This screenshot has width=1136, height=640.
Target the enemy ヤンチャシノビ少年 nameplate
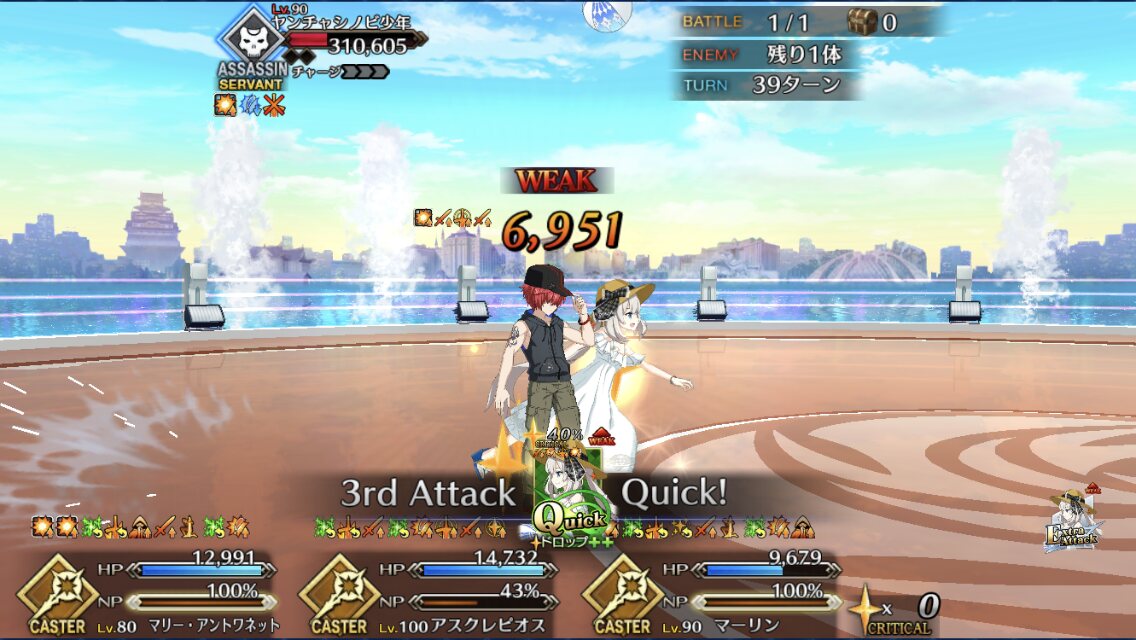coord(340,22)
